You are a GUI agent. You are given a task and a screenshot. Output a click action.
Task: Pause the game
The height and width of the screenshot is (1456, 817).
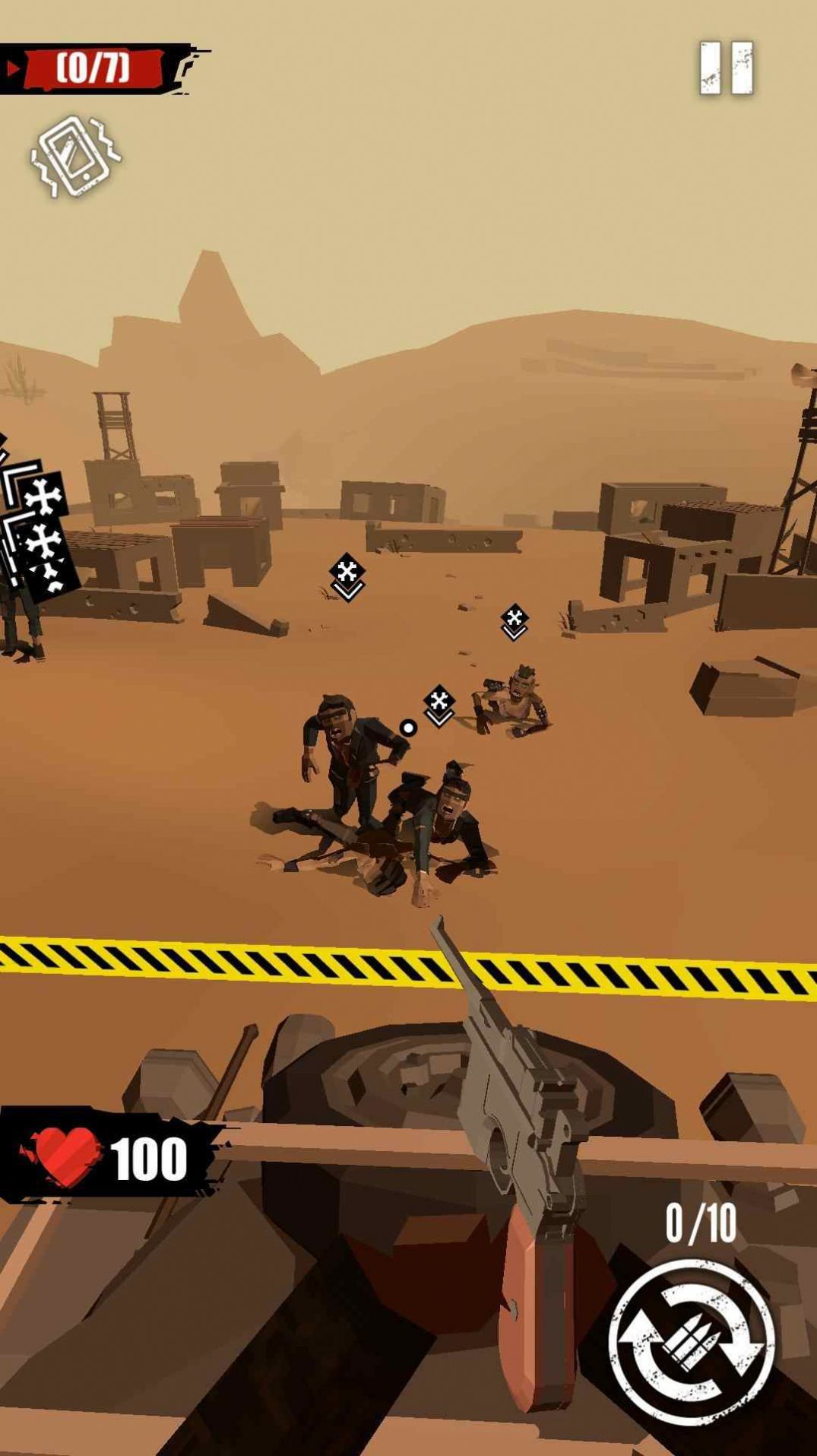[x=726, y=68]
